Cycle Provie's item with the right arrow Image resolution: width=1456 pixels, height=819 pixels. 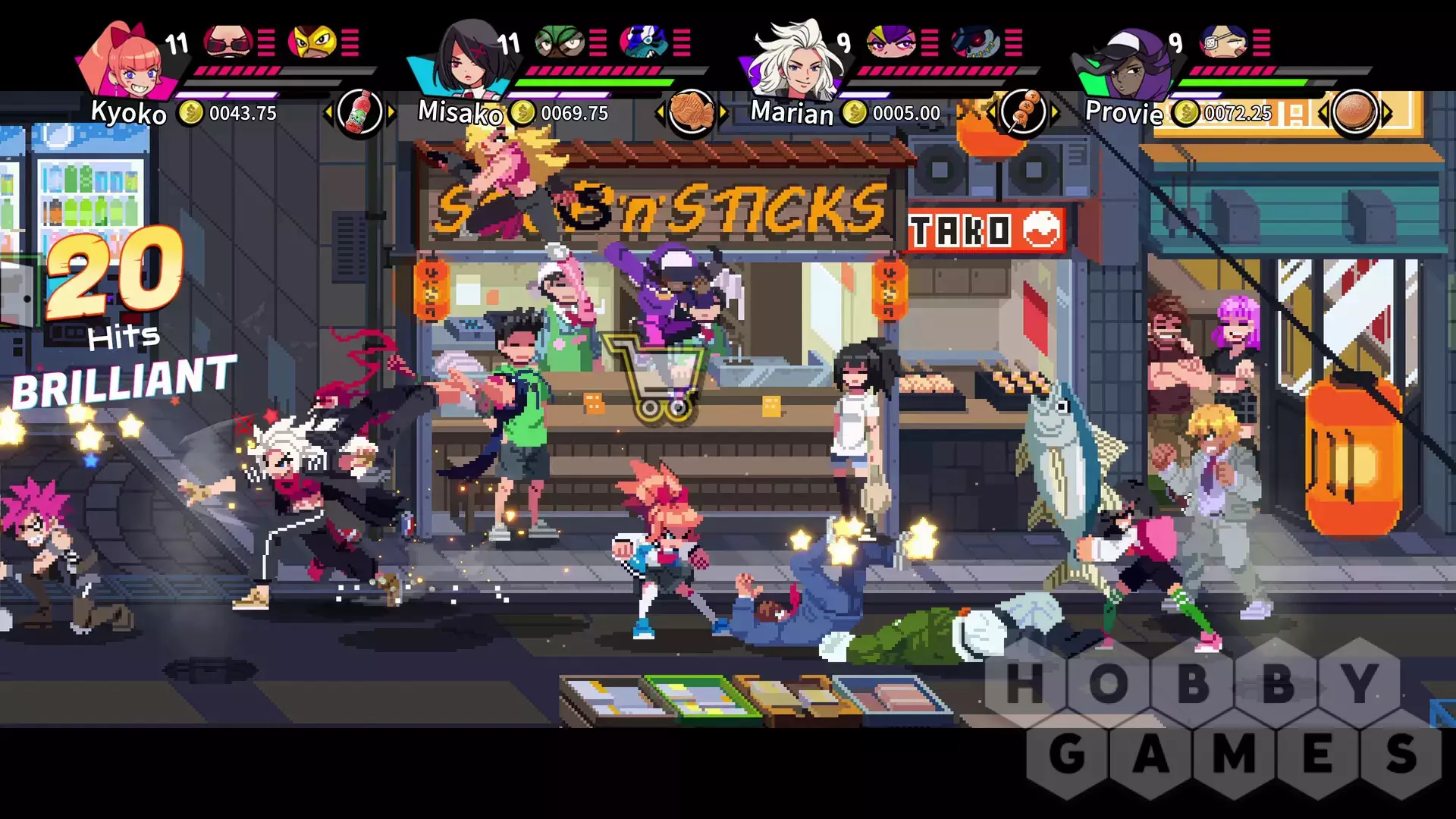click(x=1388, y=114)
